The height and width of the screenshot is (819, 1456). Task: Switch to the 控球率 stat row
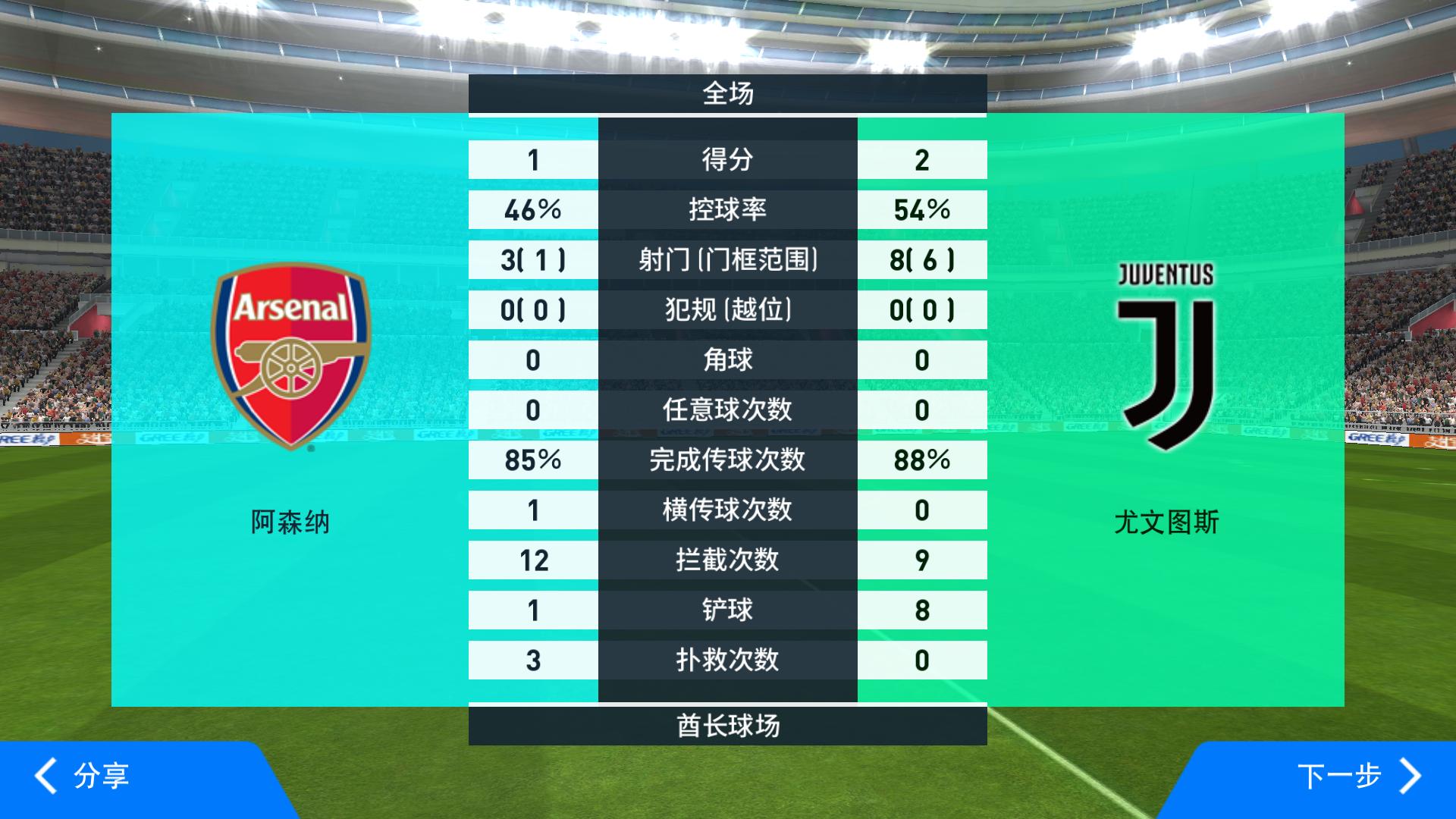pos(726,209)
